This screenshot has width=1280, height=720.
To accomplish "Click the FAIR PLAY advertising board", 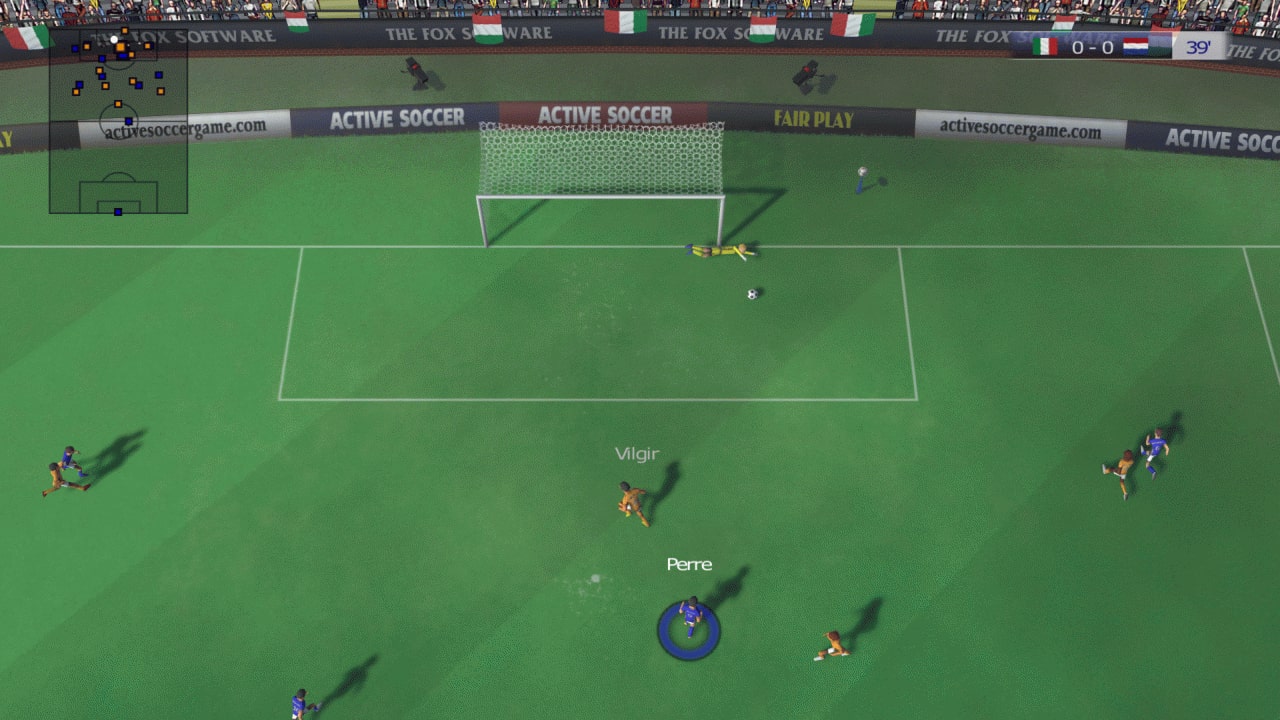I will click(x=812, y=120).
